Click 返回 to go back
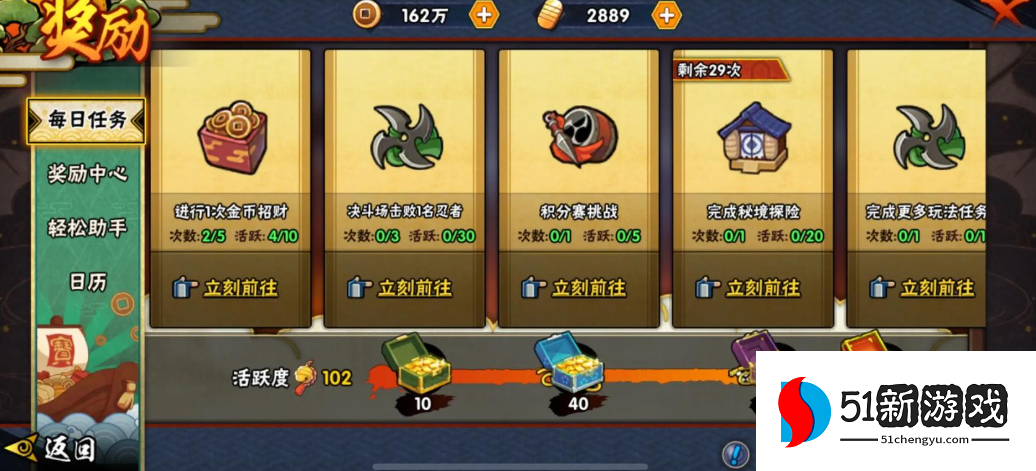Screen dimensions: 1036x471 [x=58, y=449]
